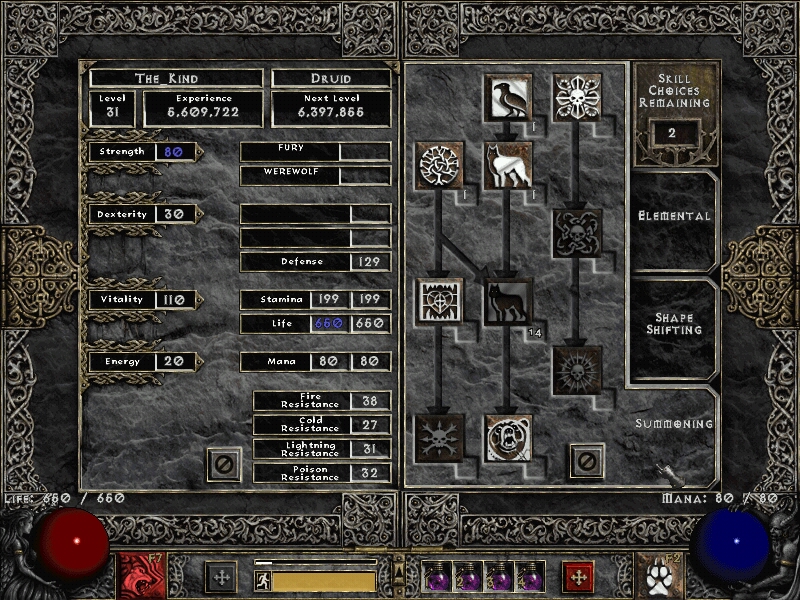This screenshot has height=600, width=800.
Task: Open the right-click paw skill selector
Action: point(659,575)
